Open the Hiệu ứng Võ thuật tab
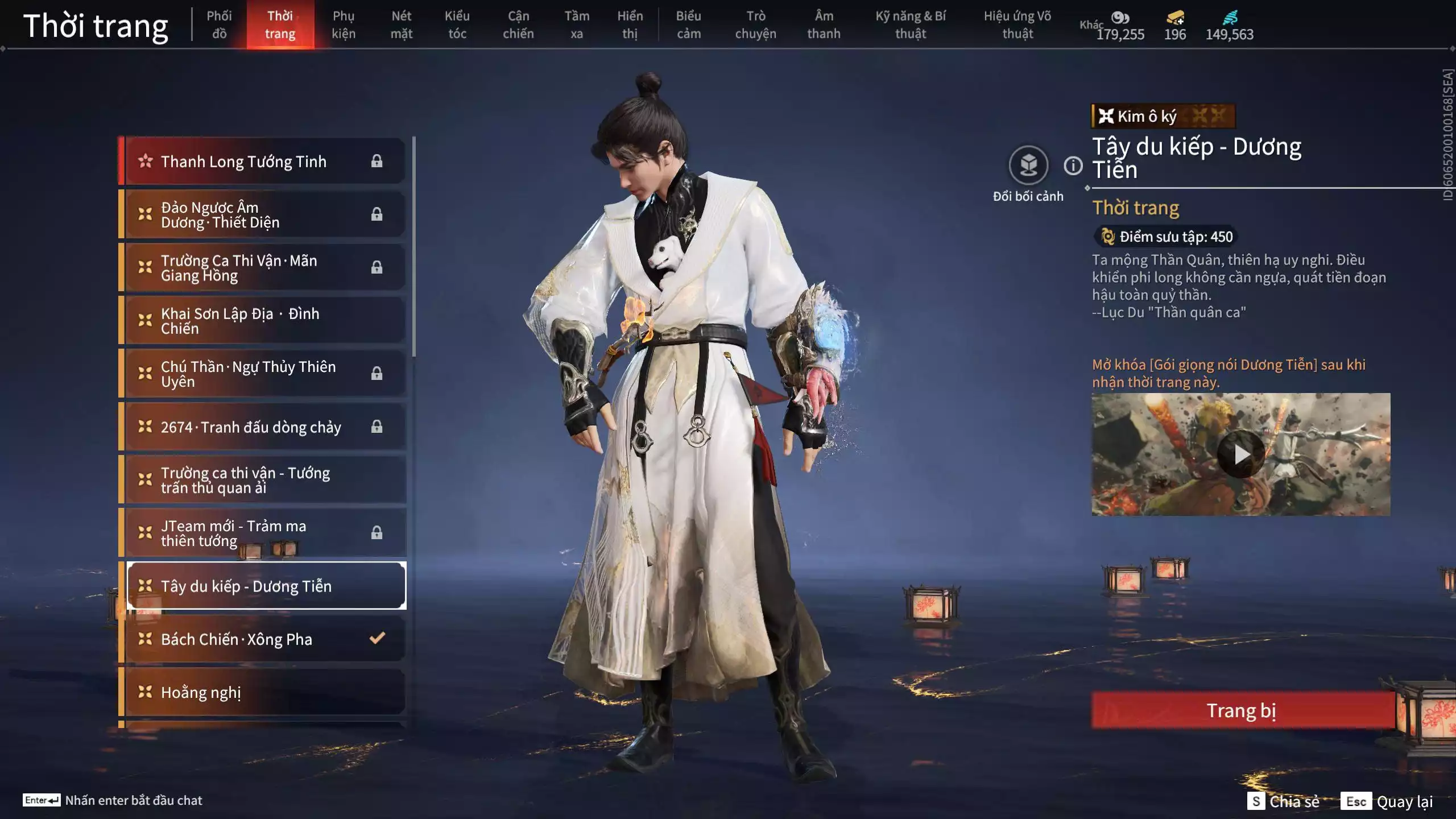 click(x=1017, y=25)
